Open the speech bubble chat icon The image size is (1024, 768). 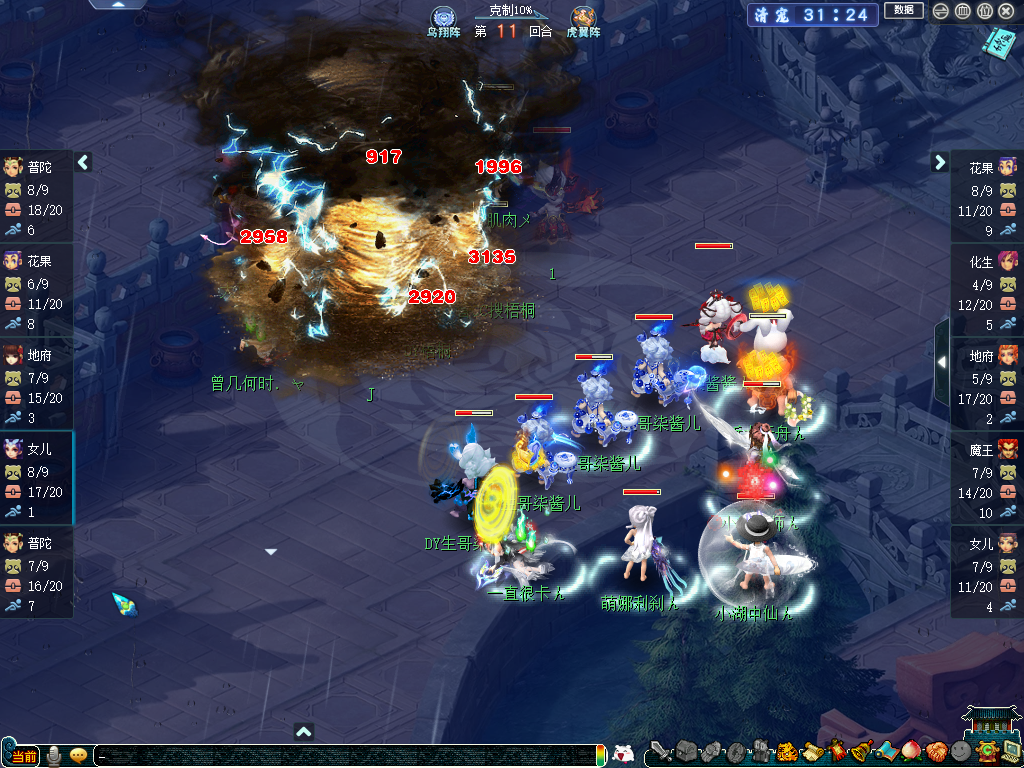78,756
